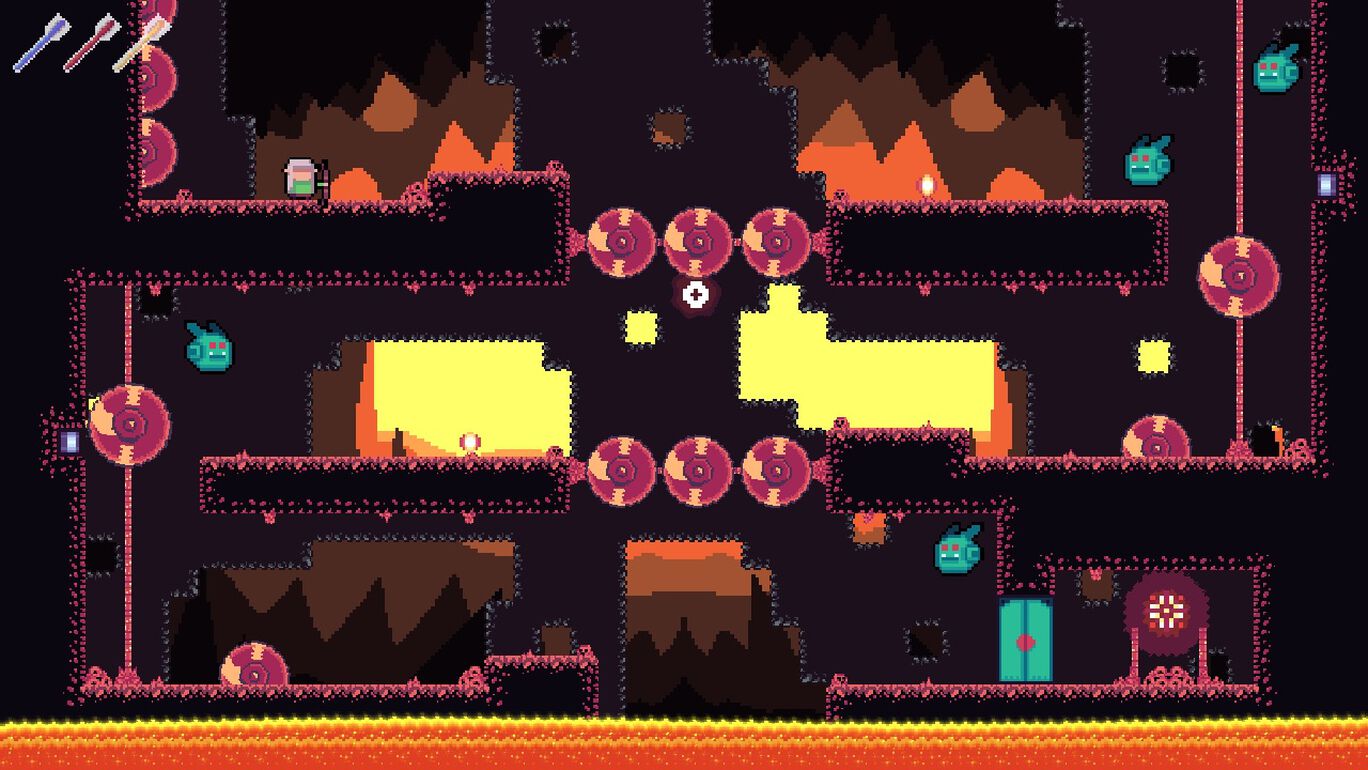Pick the yellow arrow icon
1368x770 pixels.
pyautogui.click(x=140, y=43)
